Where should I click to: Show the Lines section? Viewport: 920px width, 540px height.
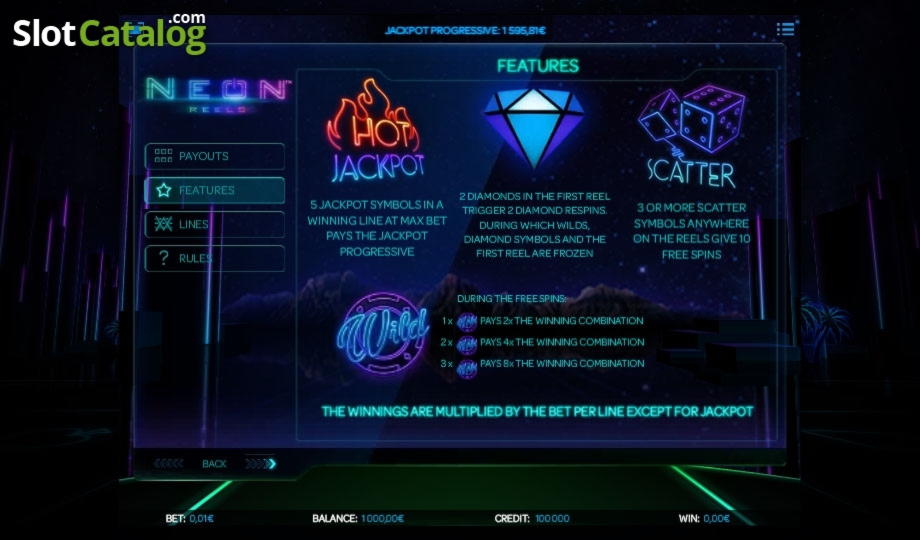215,225
